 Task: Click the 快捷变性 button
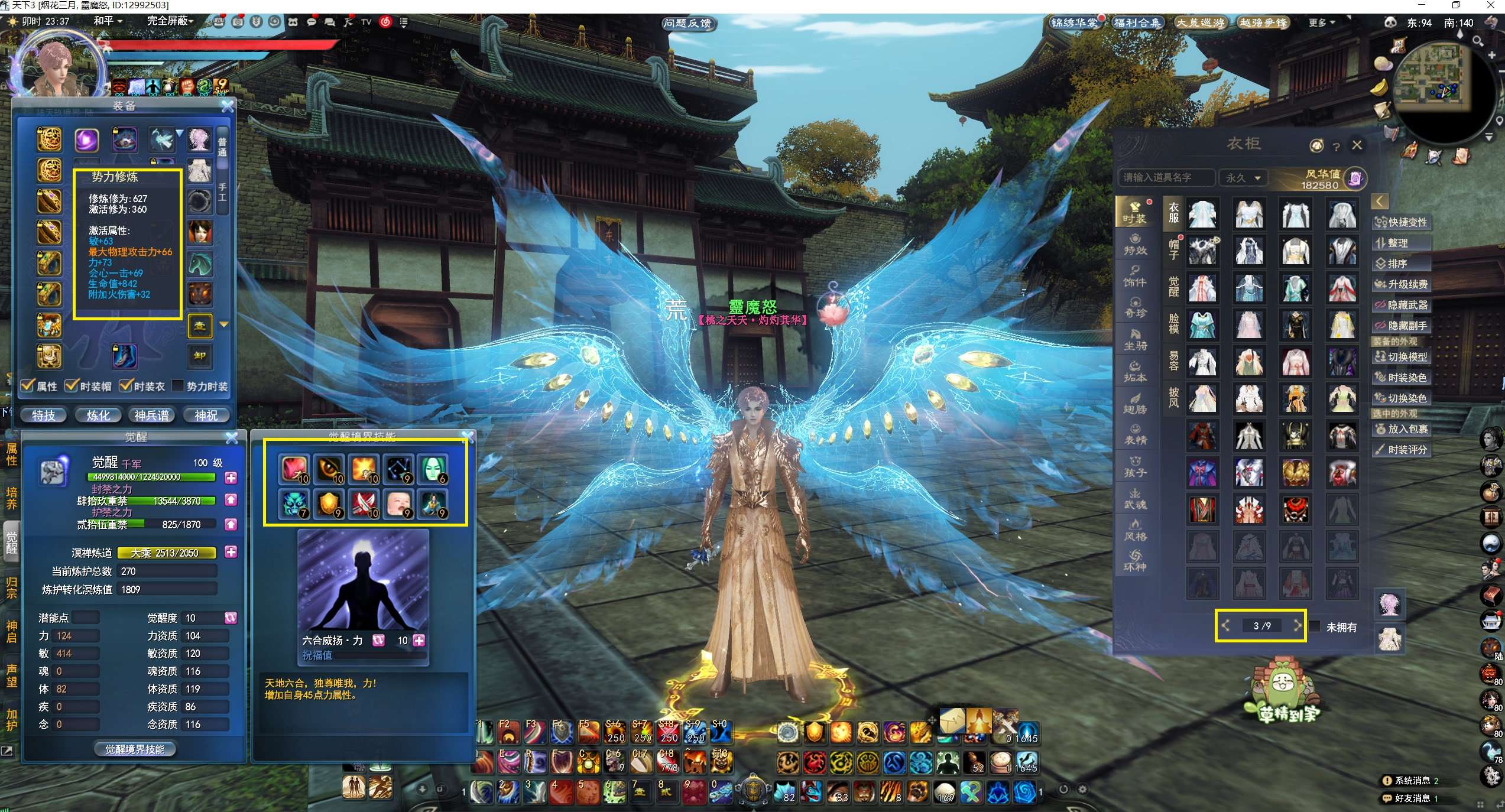(x=1401, y=222)
